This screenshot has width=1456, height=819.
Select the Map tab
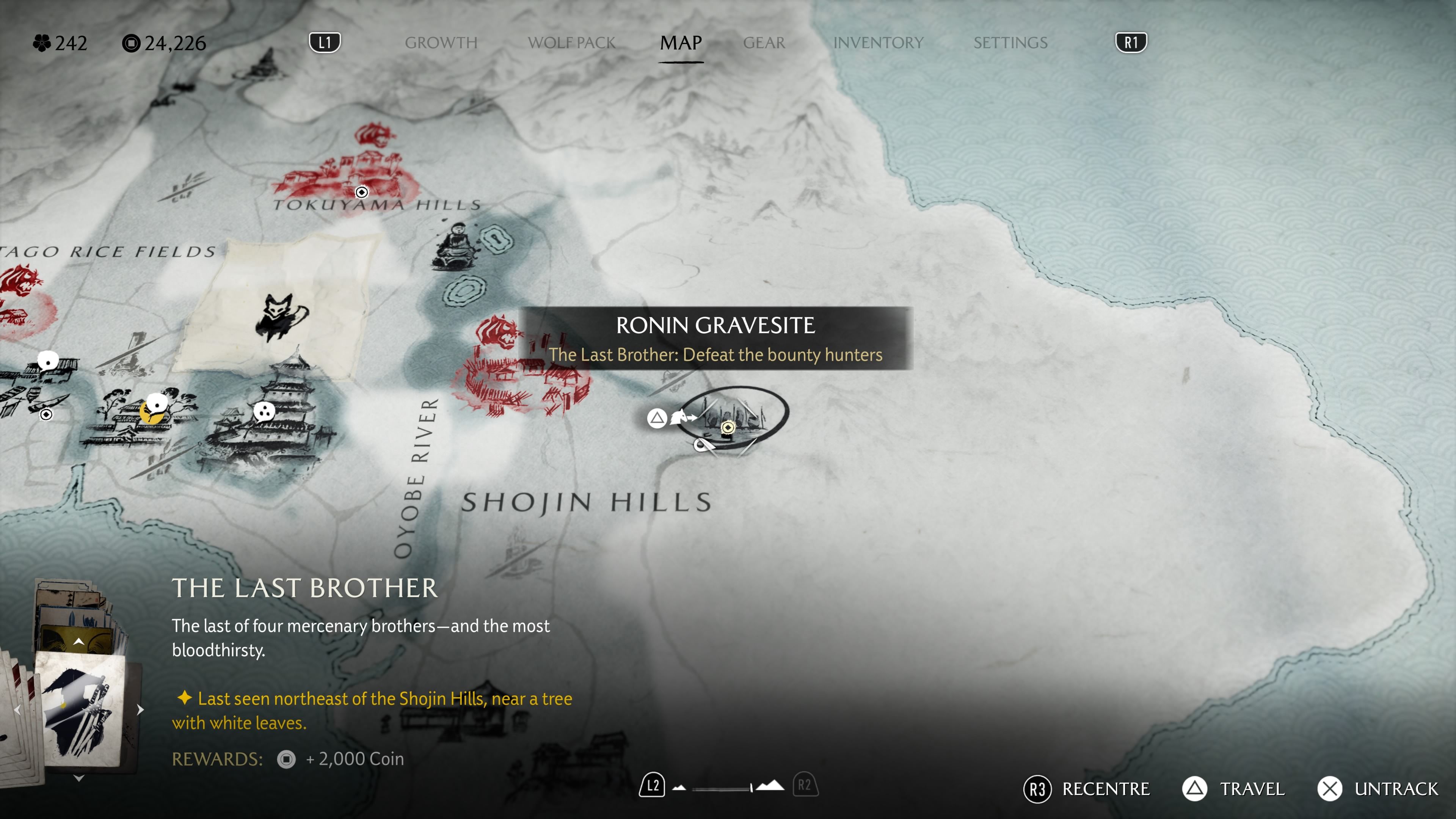(x=681, y=43)
